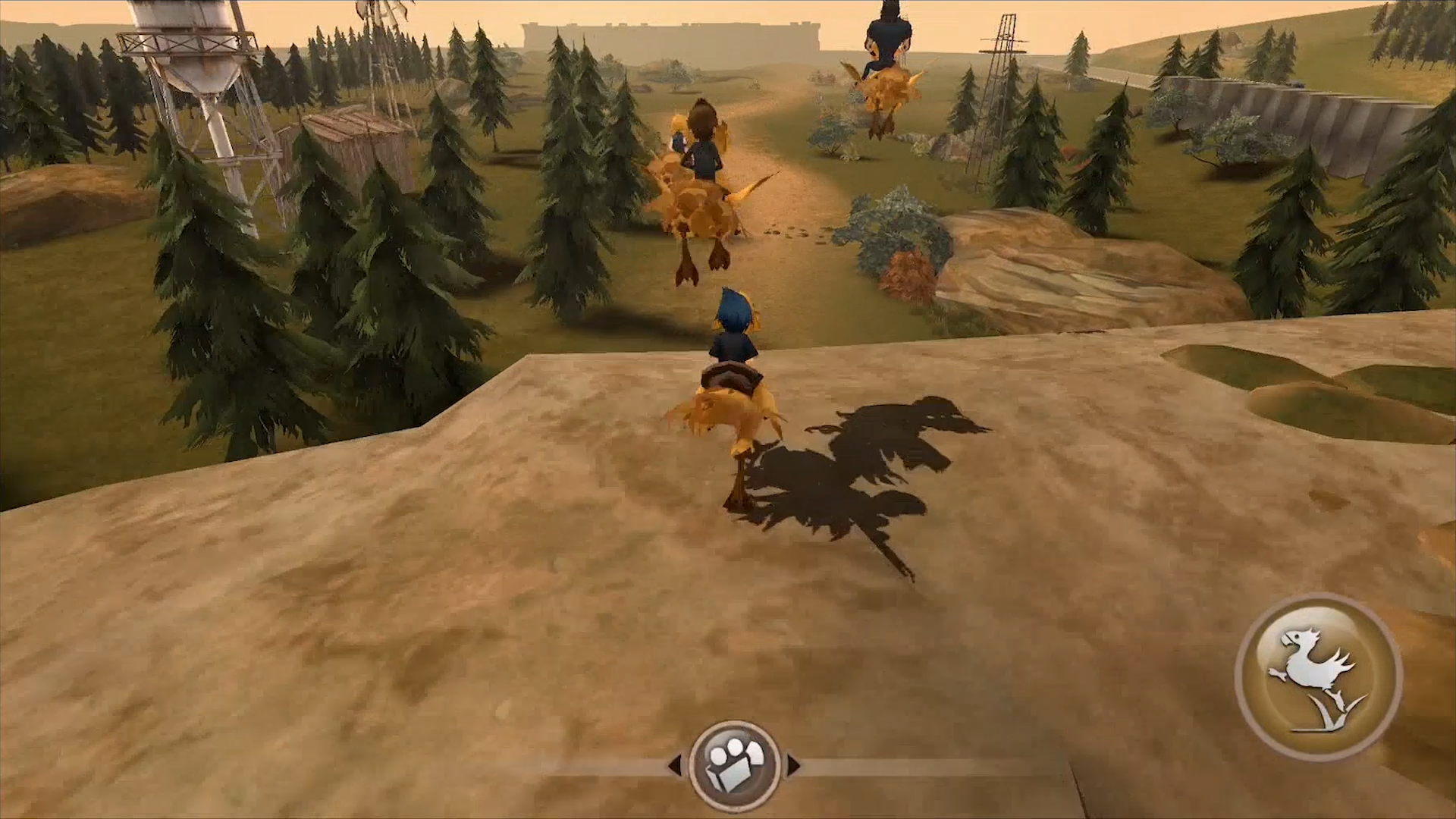Activate the movie camera icon
Viewport: 1456px width, 819px height.
tap(734, 764)
